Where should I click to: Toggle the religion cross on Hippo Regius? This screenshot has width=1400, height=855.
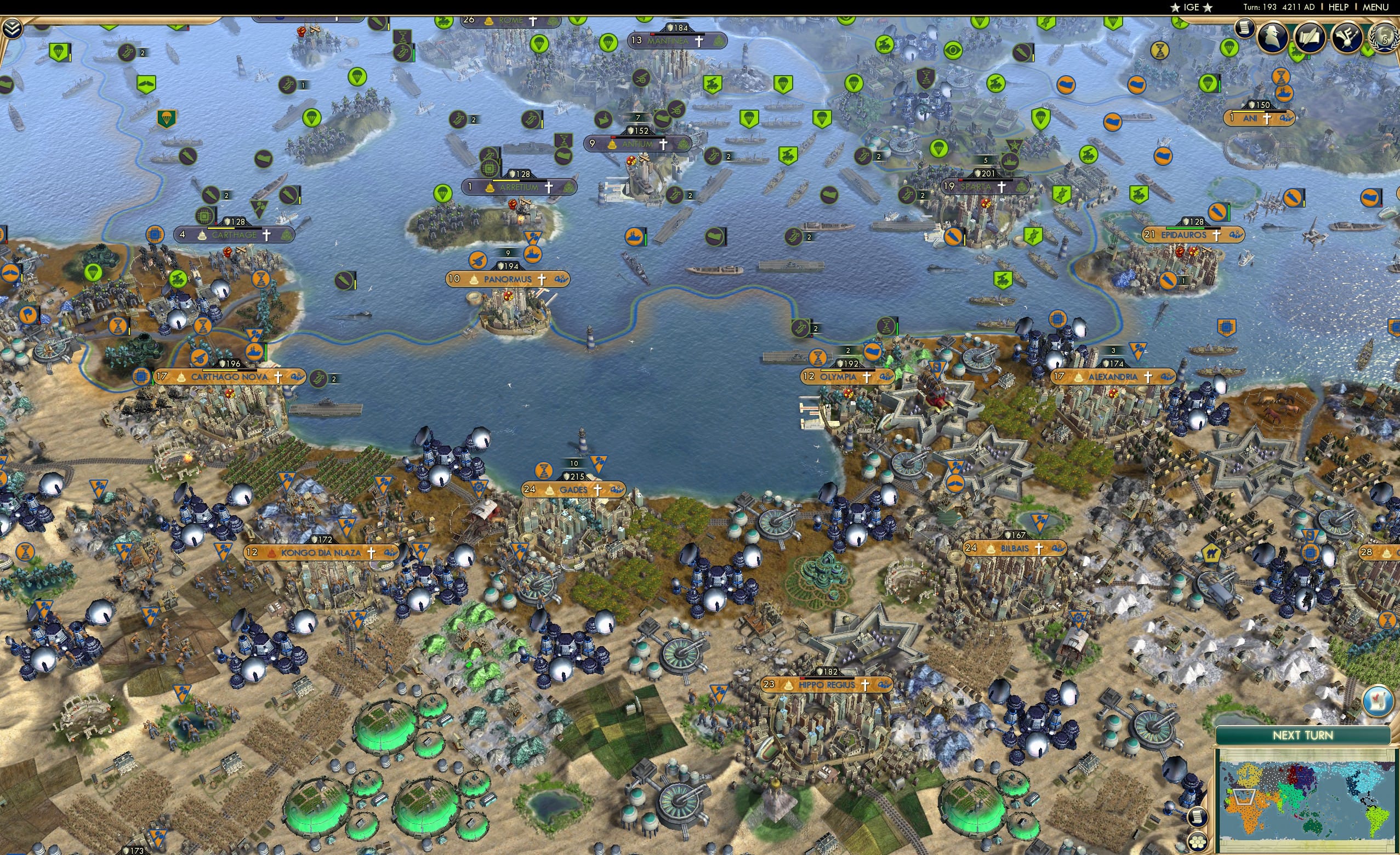[x=866, y=685]
